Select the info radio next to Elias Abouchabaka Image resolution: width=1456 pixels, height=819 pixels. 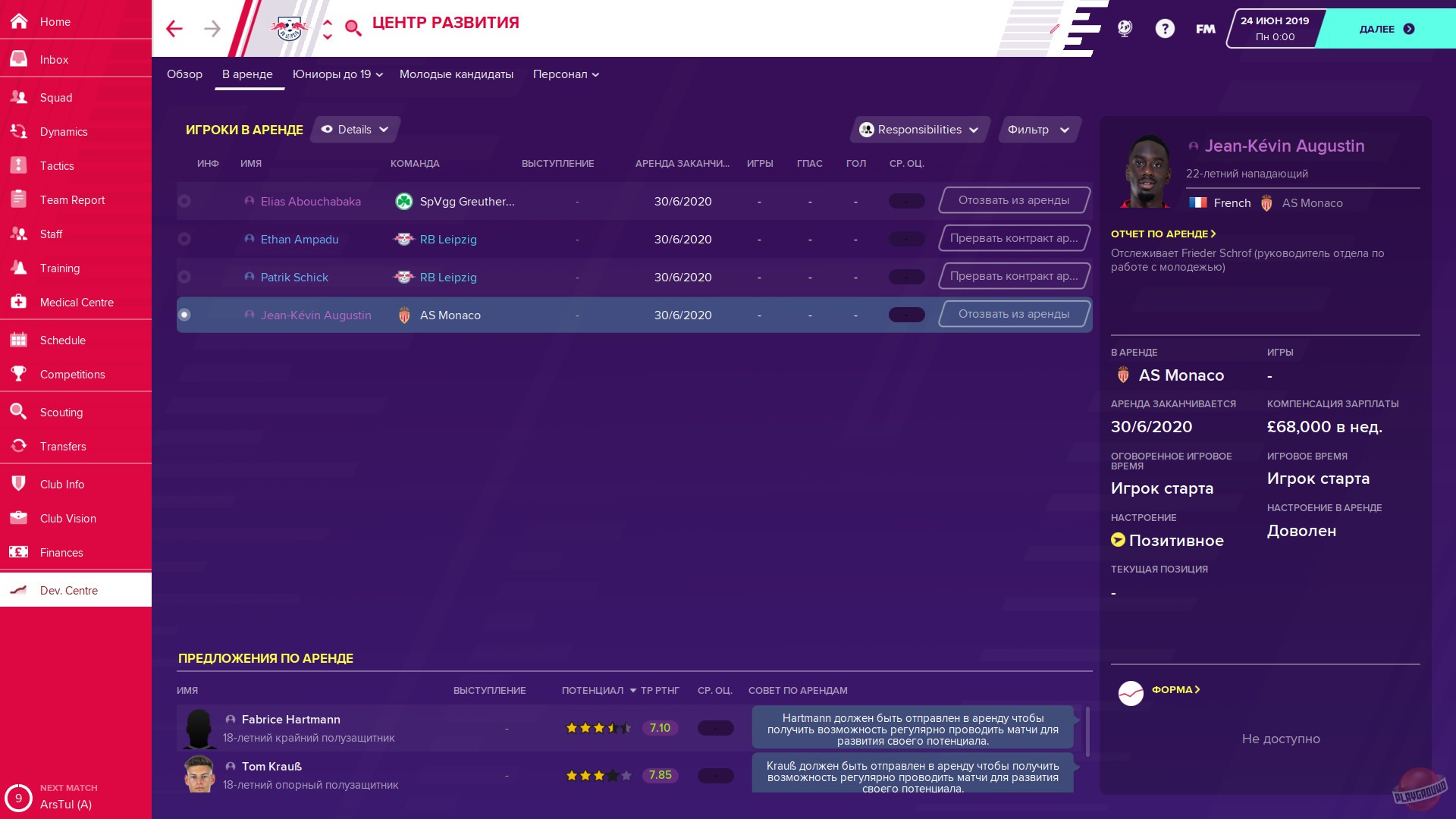(184, 201)
